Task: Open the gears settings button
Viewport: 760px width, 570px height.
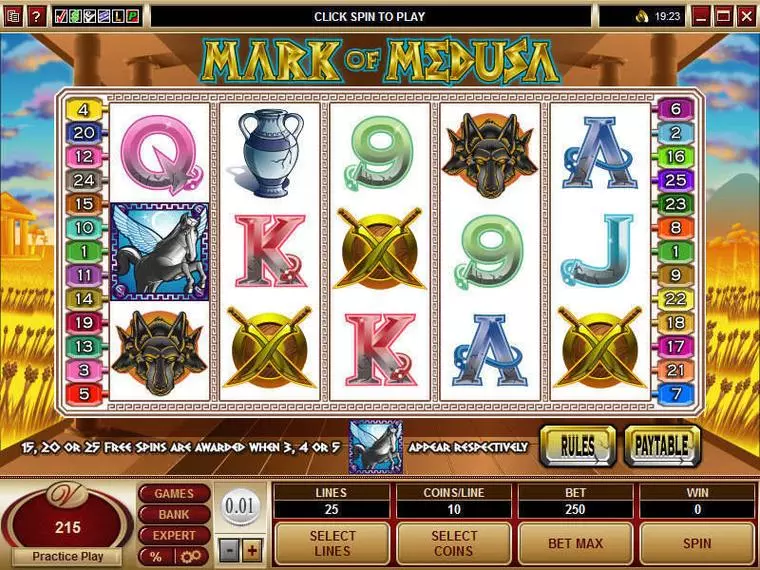Action: point(191,556)
